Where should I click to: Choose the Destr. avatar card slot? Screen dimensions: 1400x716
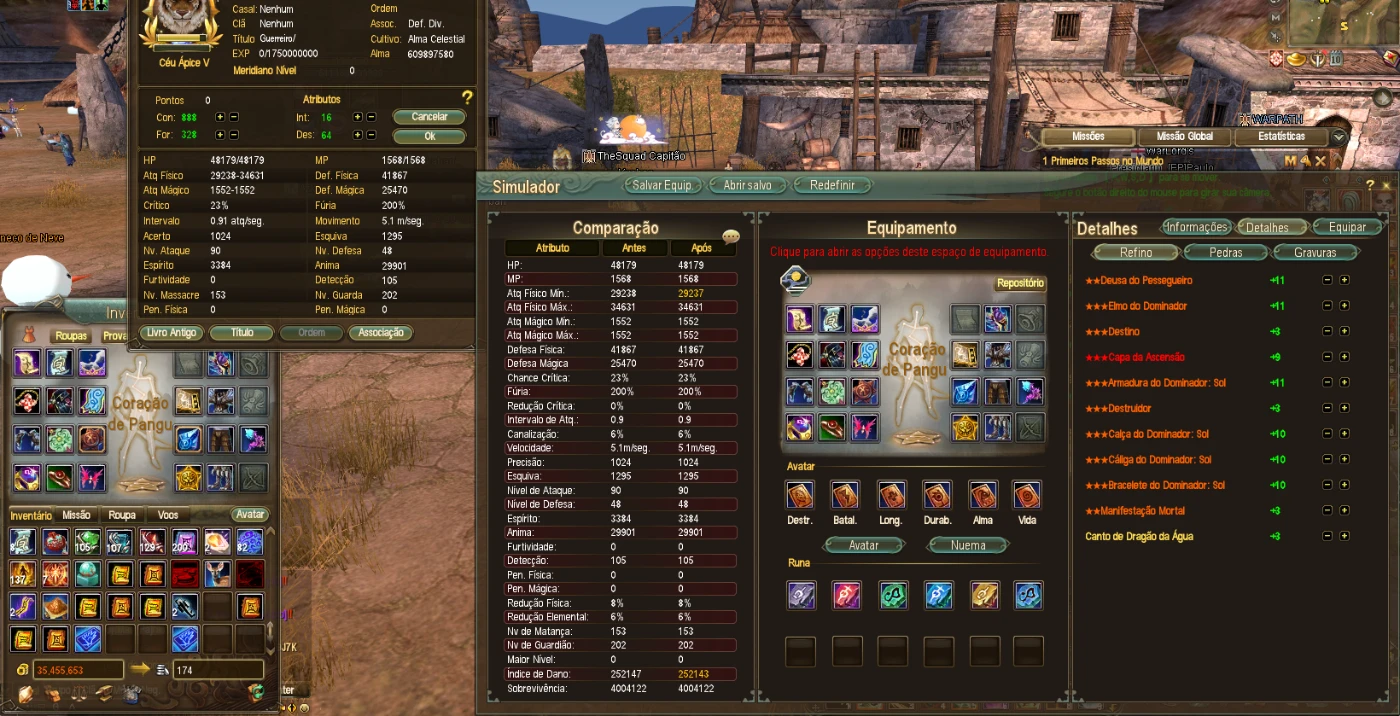tap(800, 496)
